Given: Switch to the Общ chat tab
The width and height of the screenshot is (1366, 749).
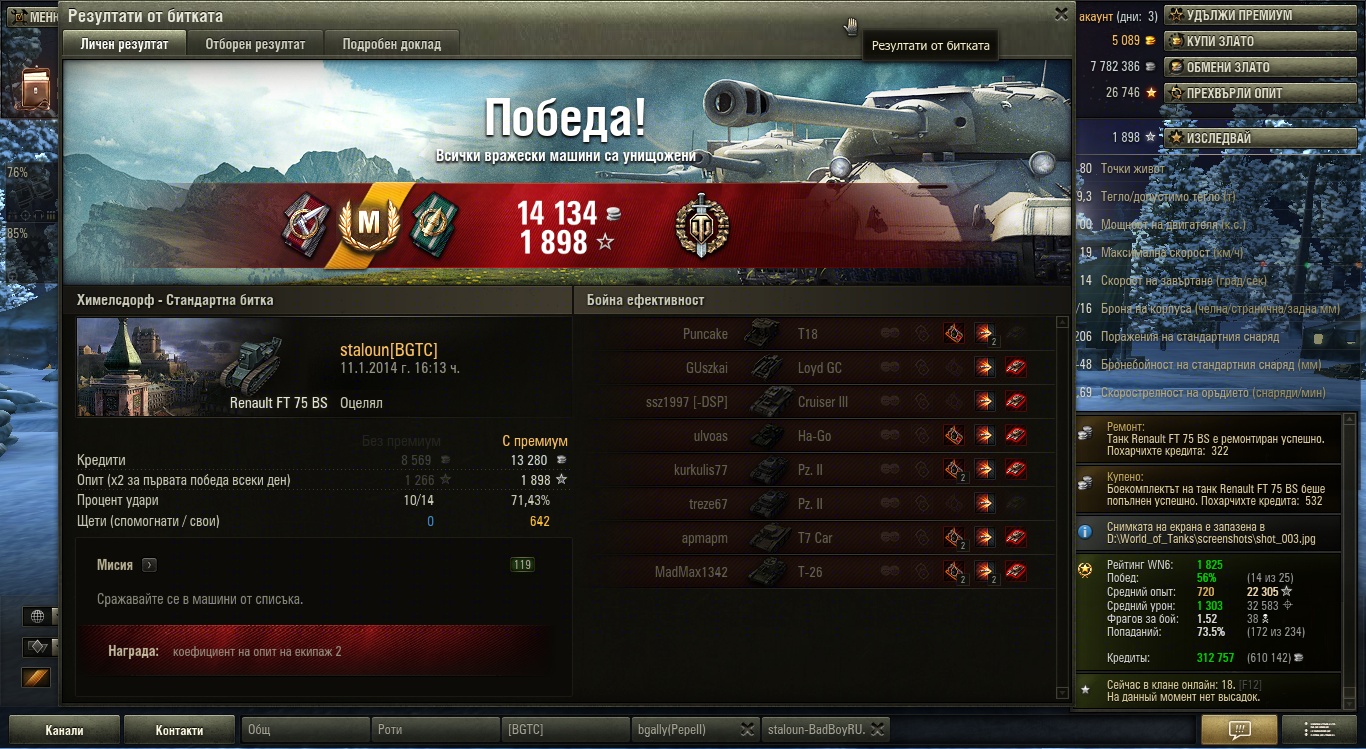Looking at the screenshot, I should pos(306,730).
